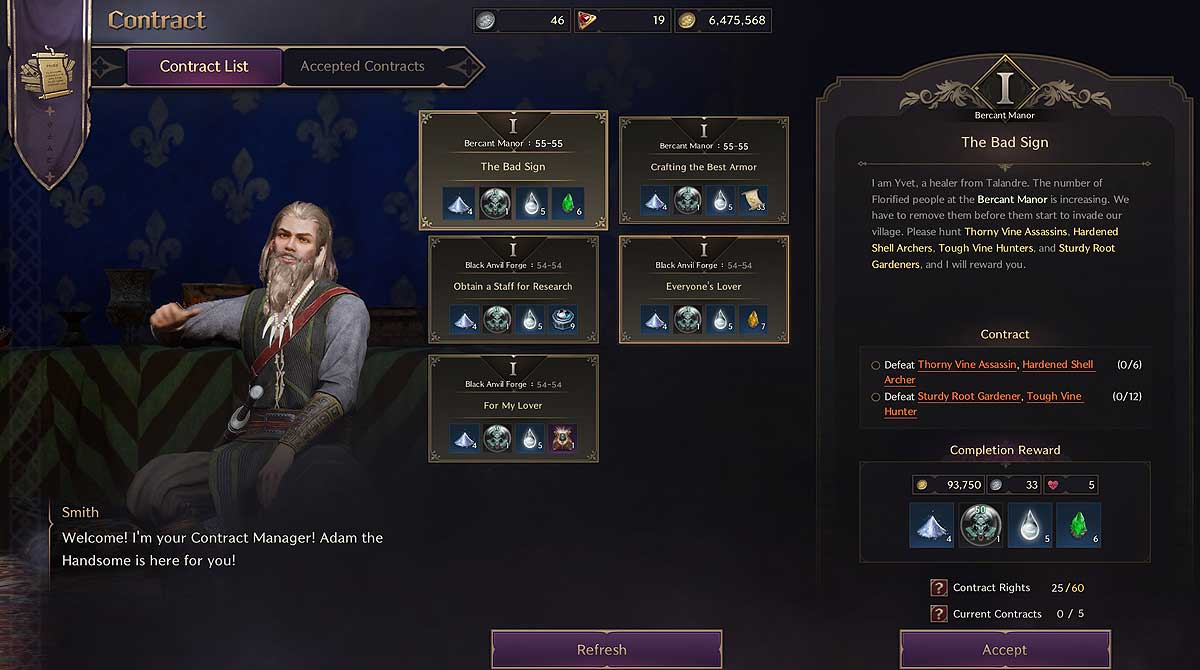Open the Accepted Contracts tab
This screenshot has width=1200, height=670.
(x=362, y=67)
